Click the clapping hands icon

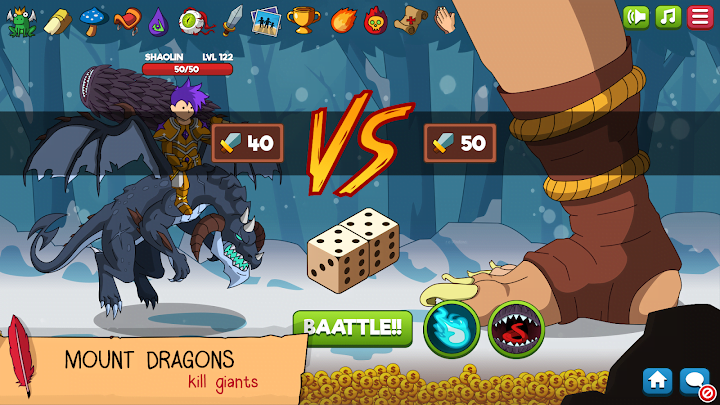[x=446, y=19]
